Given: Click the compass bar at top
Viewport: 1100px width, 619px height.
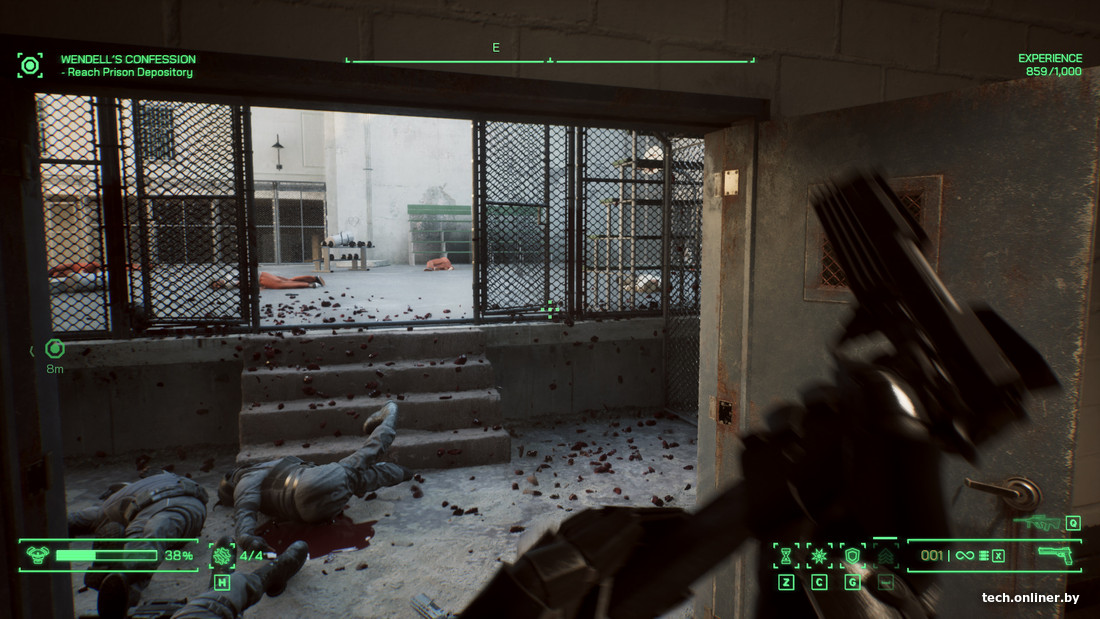Looking at the screenshot, I should coord(550,60).
